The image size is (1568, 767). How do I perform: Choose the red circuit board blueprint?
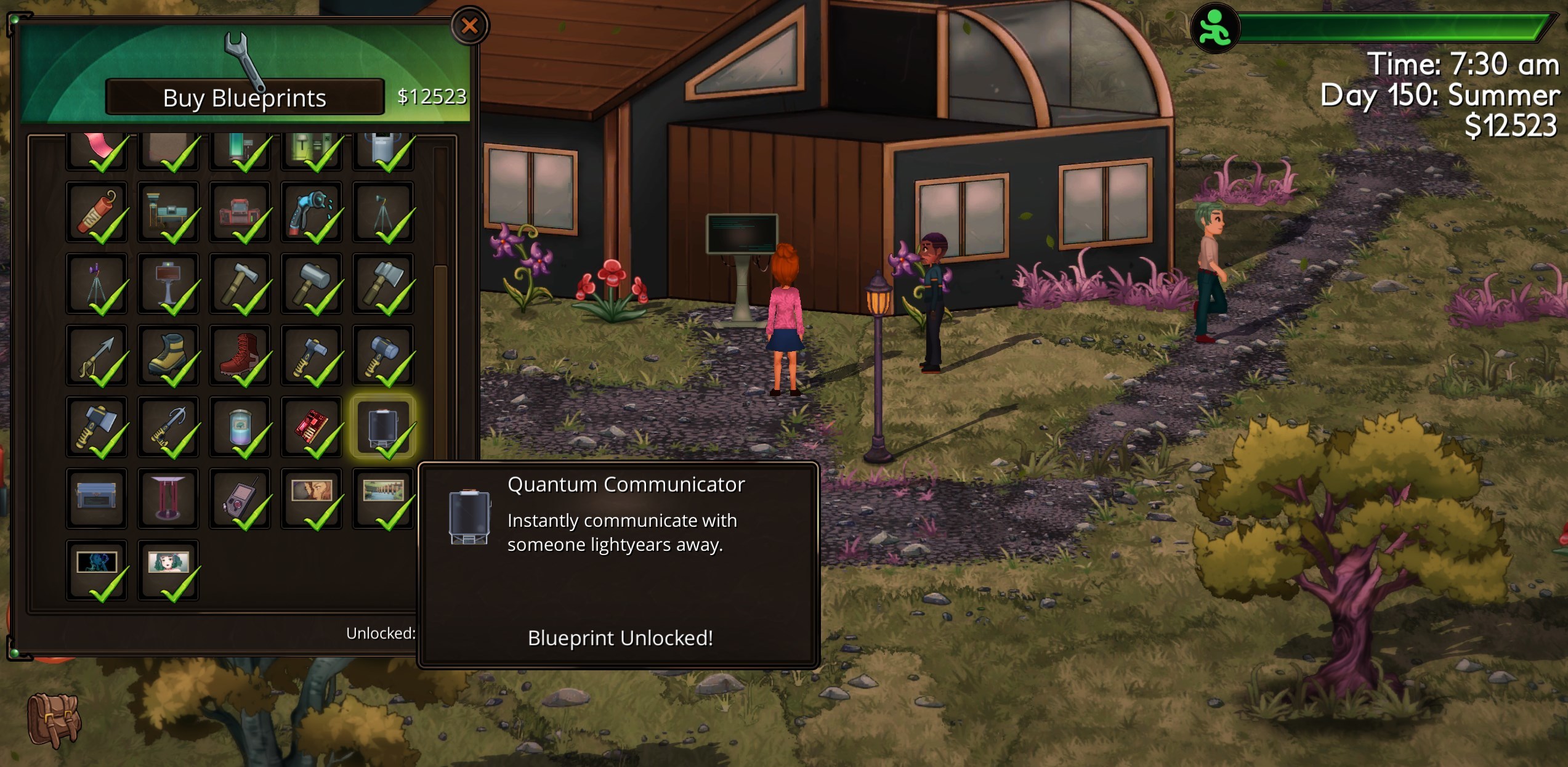(x=312, y=427)
